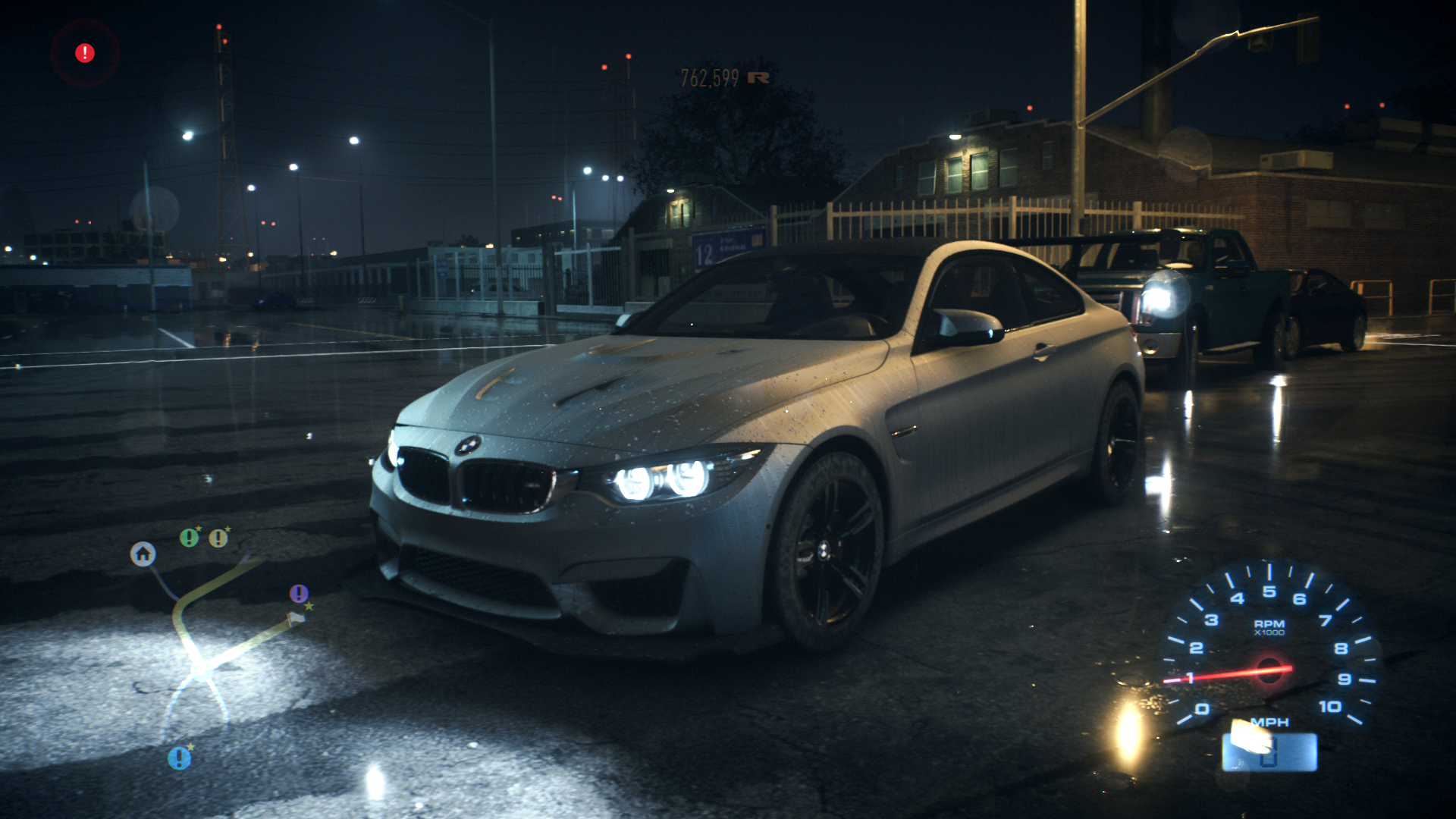1456x819 pixels.
Task: Choose the purple exclamation mission marker
Action: tap(299, 593)
